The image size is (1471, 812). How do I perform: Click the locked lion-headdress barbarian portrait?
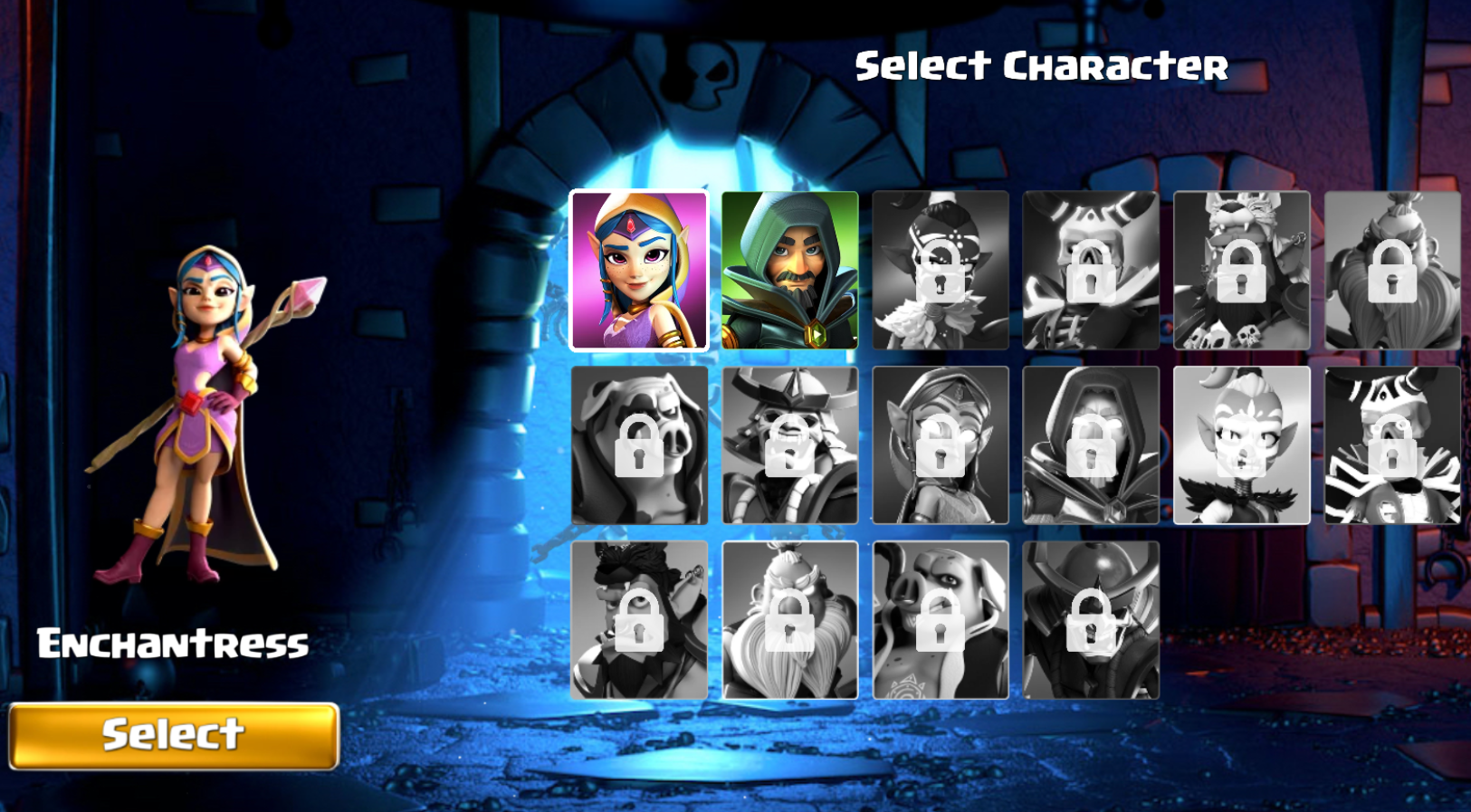[1241, 270]
